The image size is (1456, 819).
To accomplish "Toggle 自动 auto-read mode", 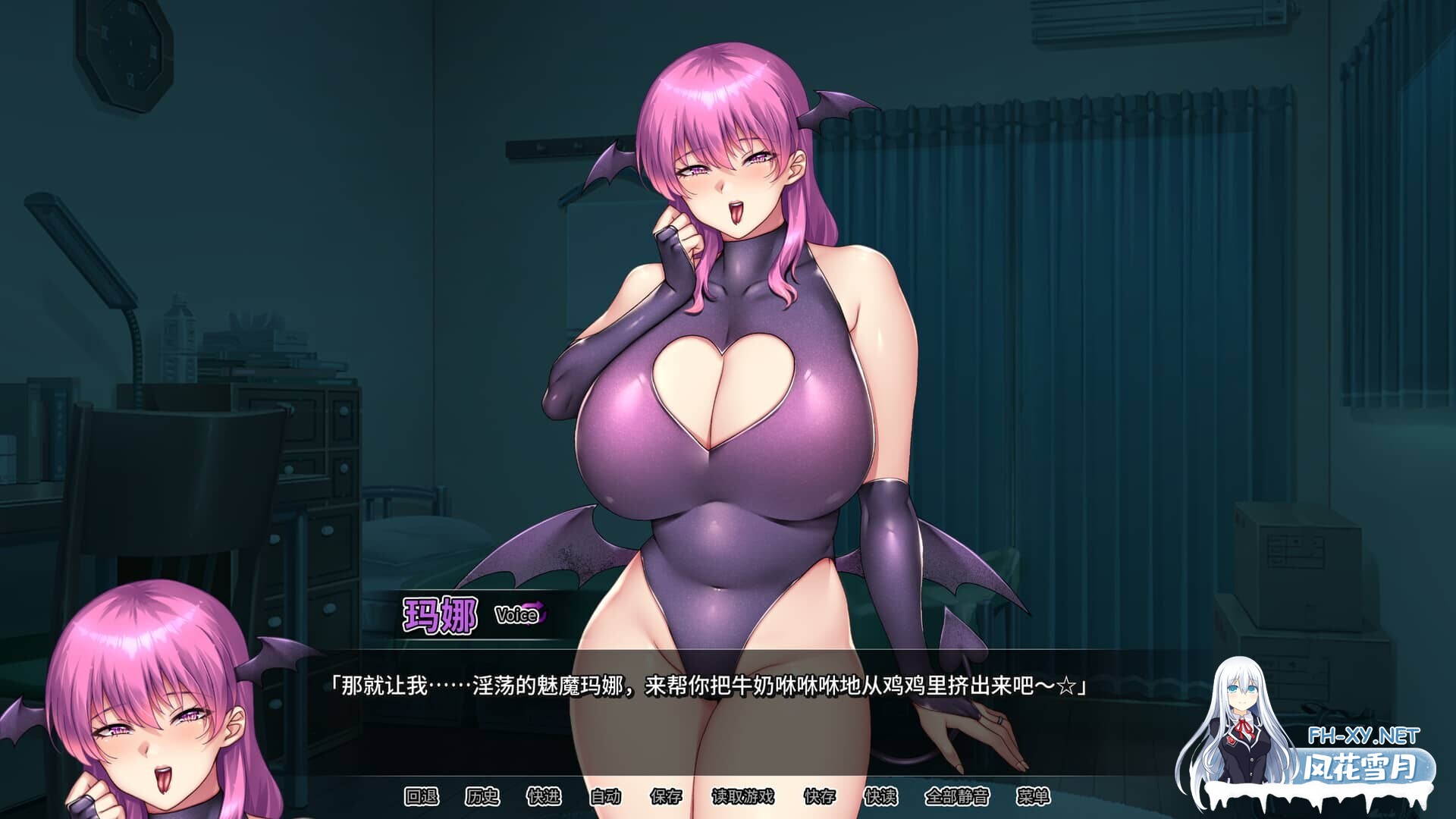I will (x=607, y=795).
